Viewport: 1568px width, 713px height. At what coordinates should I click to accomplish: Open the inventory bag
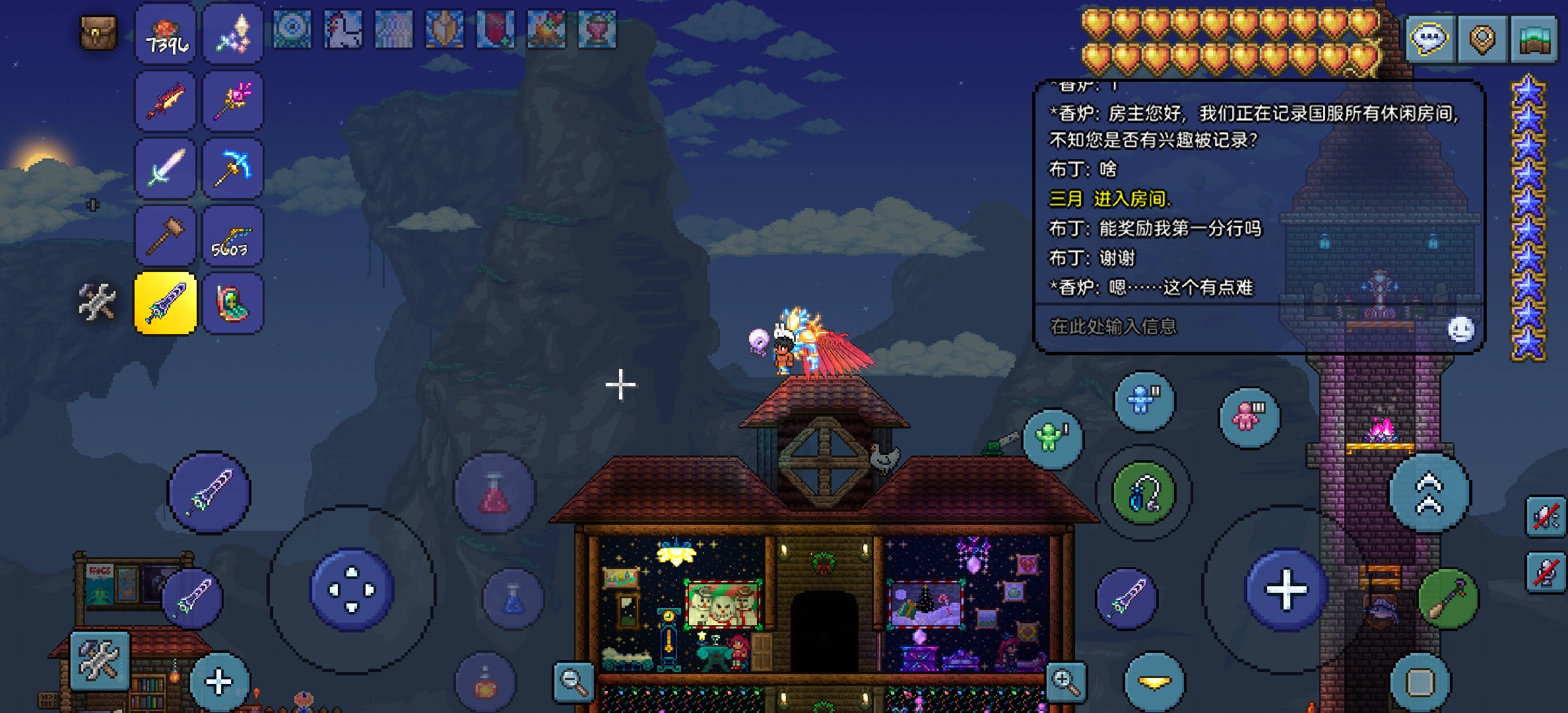[98, 33]
